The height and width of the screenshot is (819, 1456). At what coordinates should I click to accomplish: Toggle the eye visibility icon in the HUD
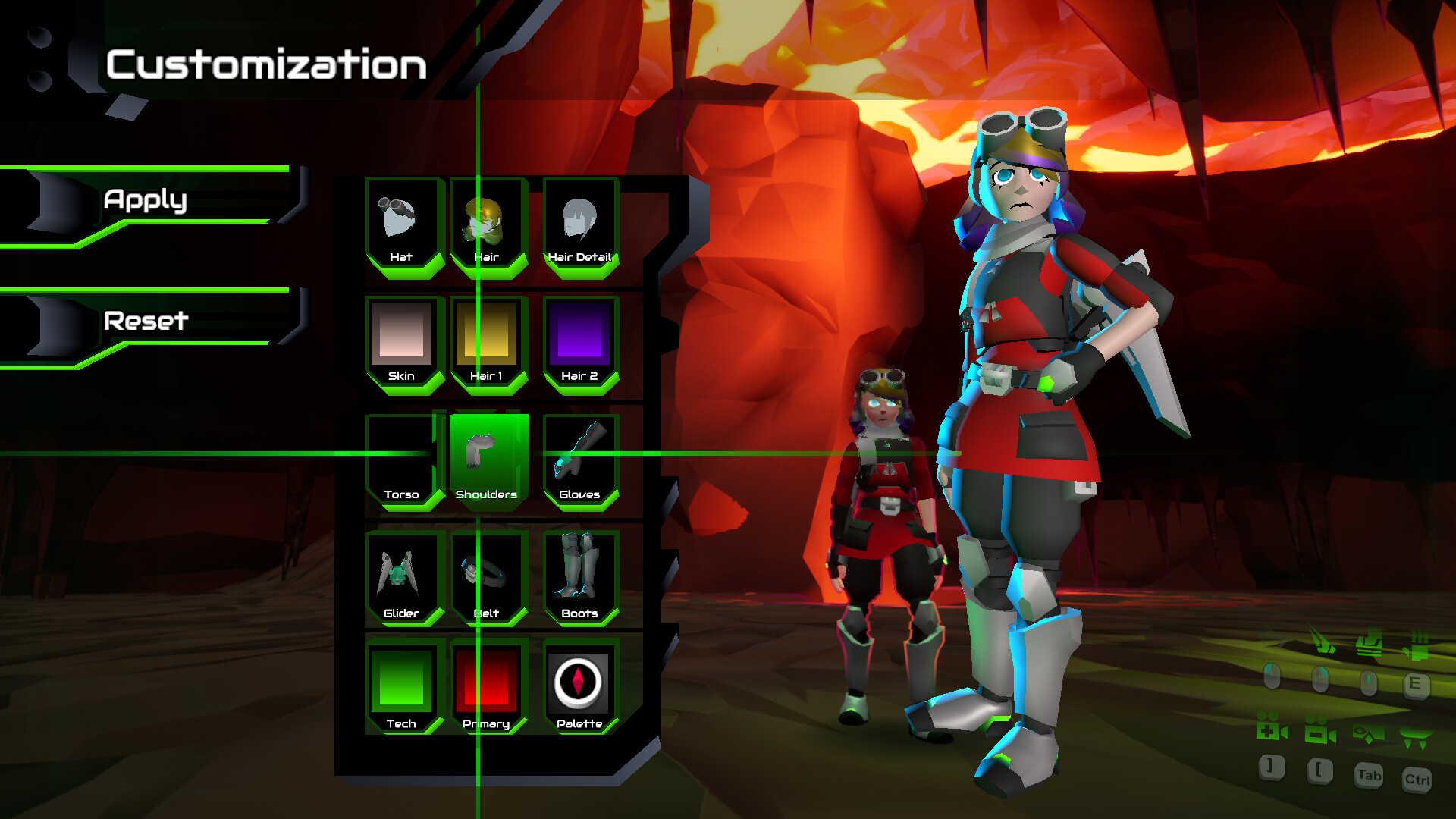pos(1369,733)
